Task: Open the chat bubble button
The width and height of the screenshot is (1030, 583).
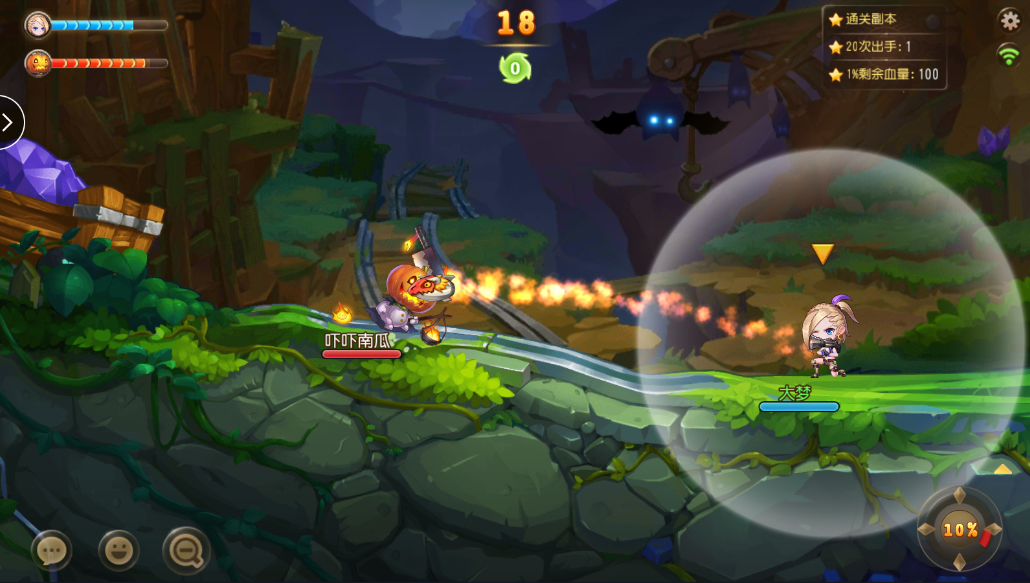Action: (x=51, y=549)
